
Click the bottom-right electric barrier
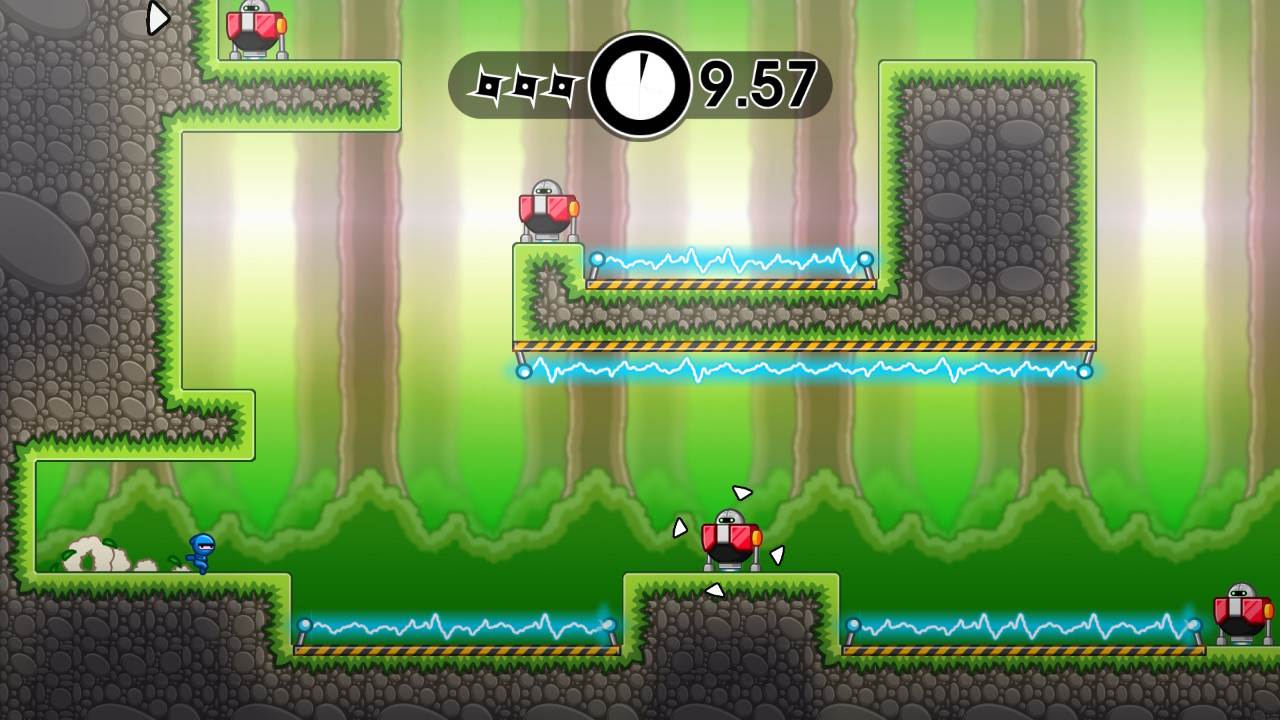1020,625
